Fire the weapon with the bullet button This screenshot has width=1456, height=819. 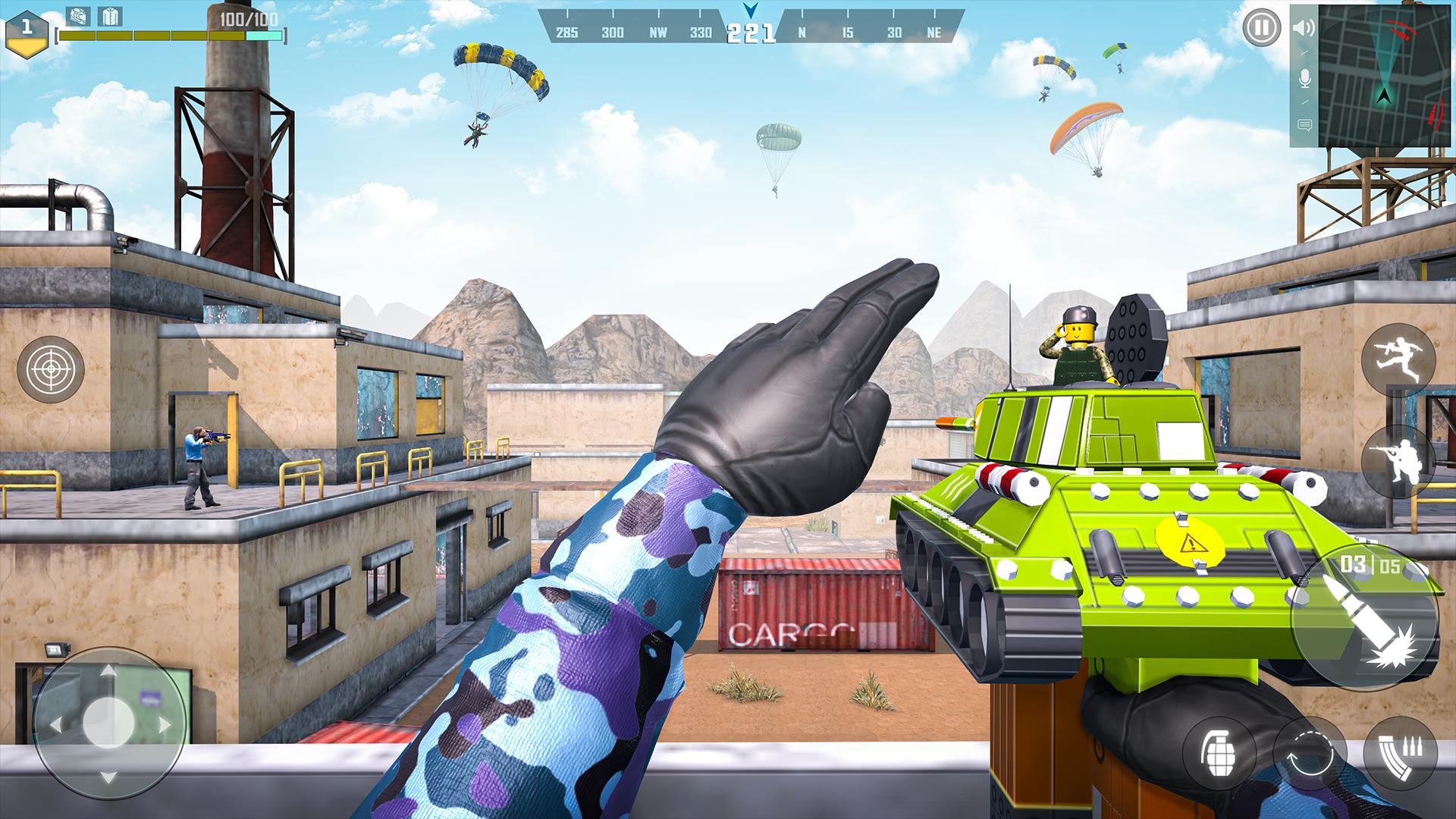click(x=1365, y=618)
